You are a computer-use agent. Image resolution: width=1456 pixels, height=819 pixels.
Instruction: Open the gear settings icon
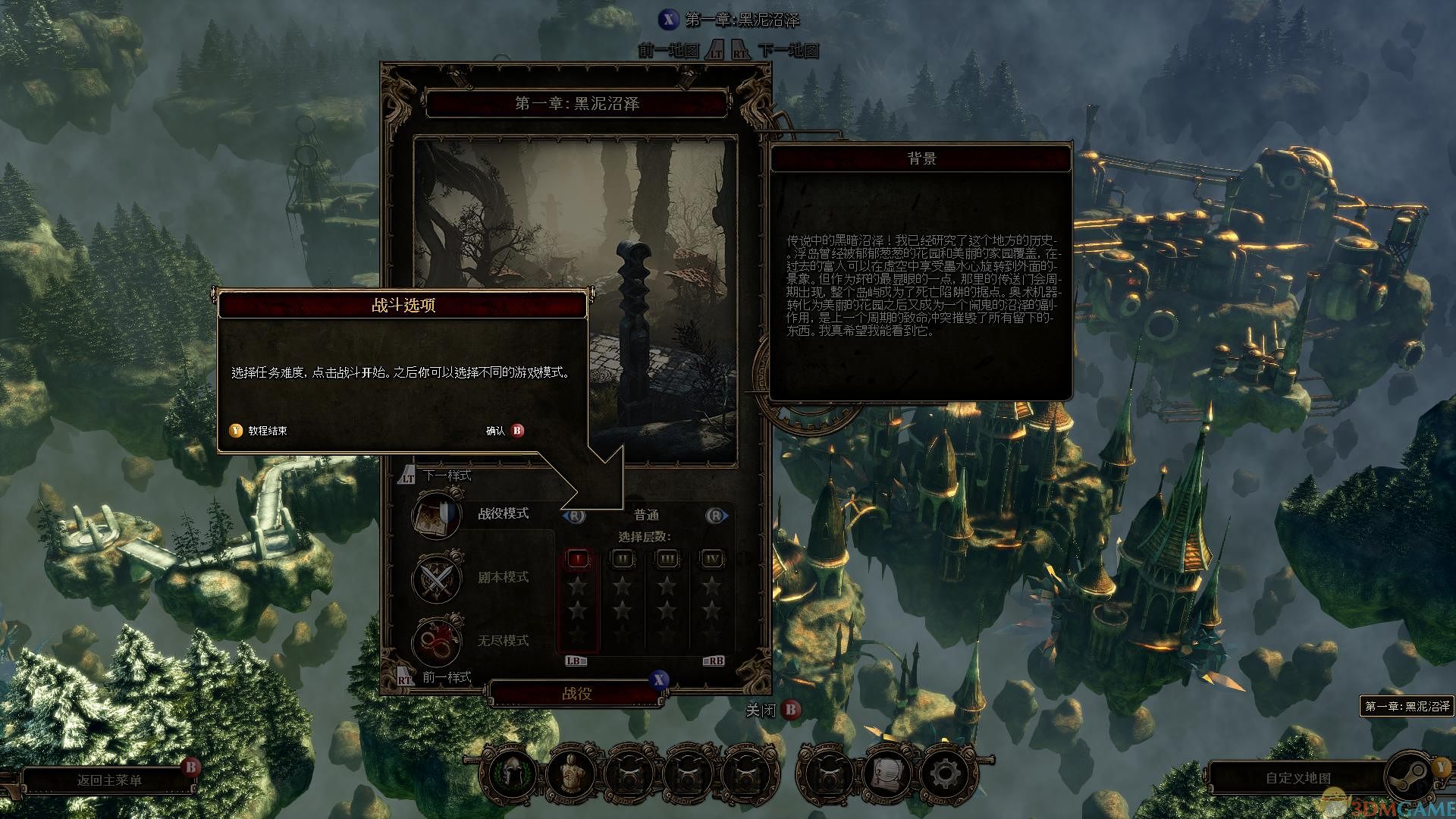click(x=943, y=774)
